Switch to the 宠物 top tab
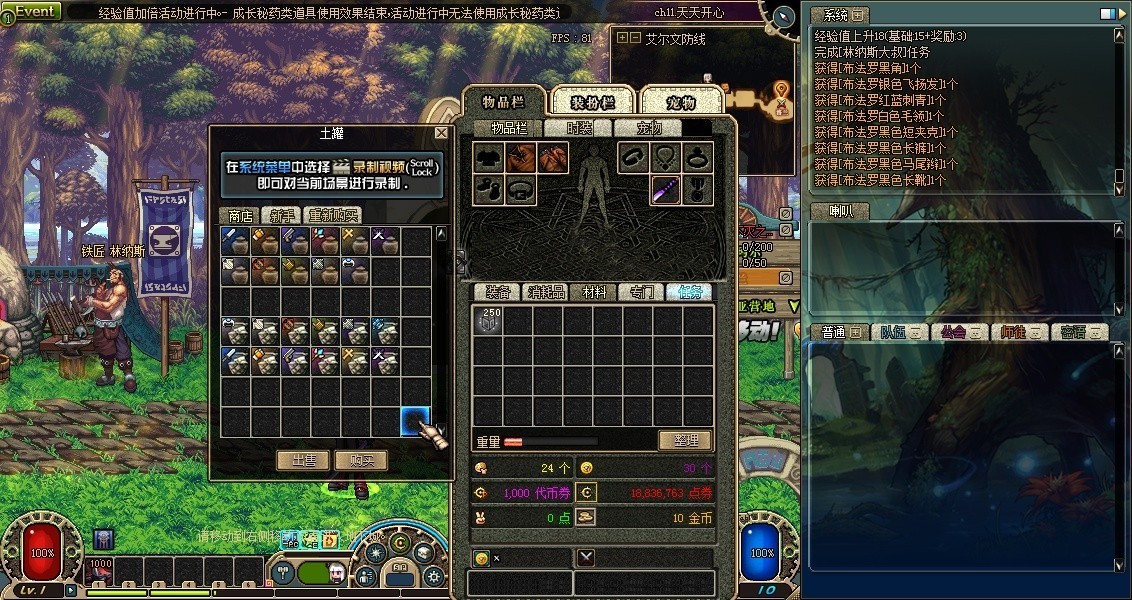Image resolution: width=1132 pixels, height=600 pixels. (x=681, y=102)
